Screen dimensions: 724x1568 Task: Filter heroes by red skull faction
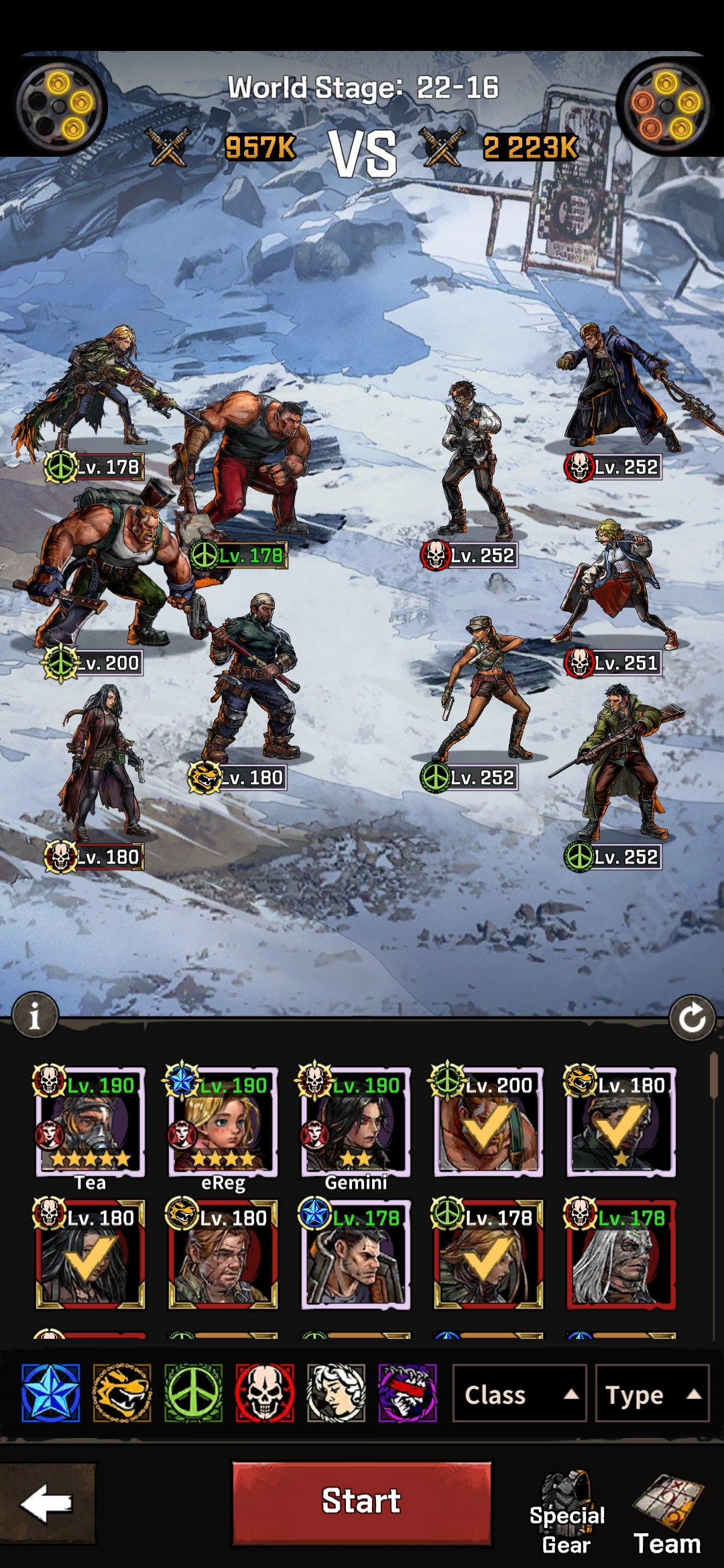(x=265, y=1393)
